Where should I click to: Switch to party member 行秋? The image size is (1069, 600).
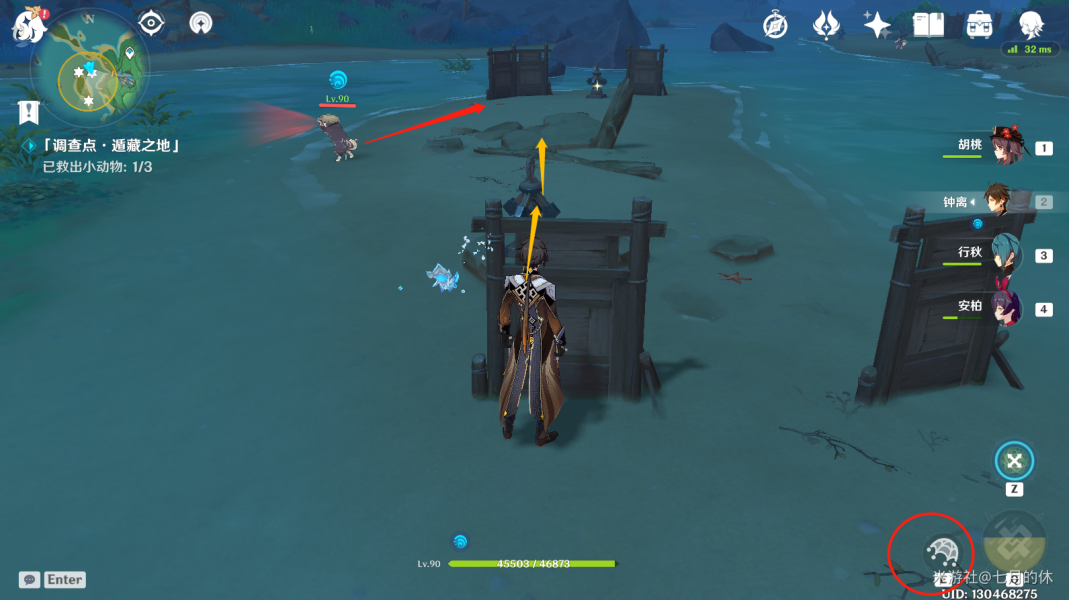[x=1005, y=254]
